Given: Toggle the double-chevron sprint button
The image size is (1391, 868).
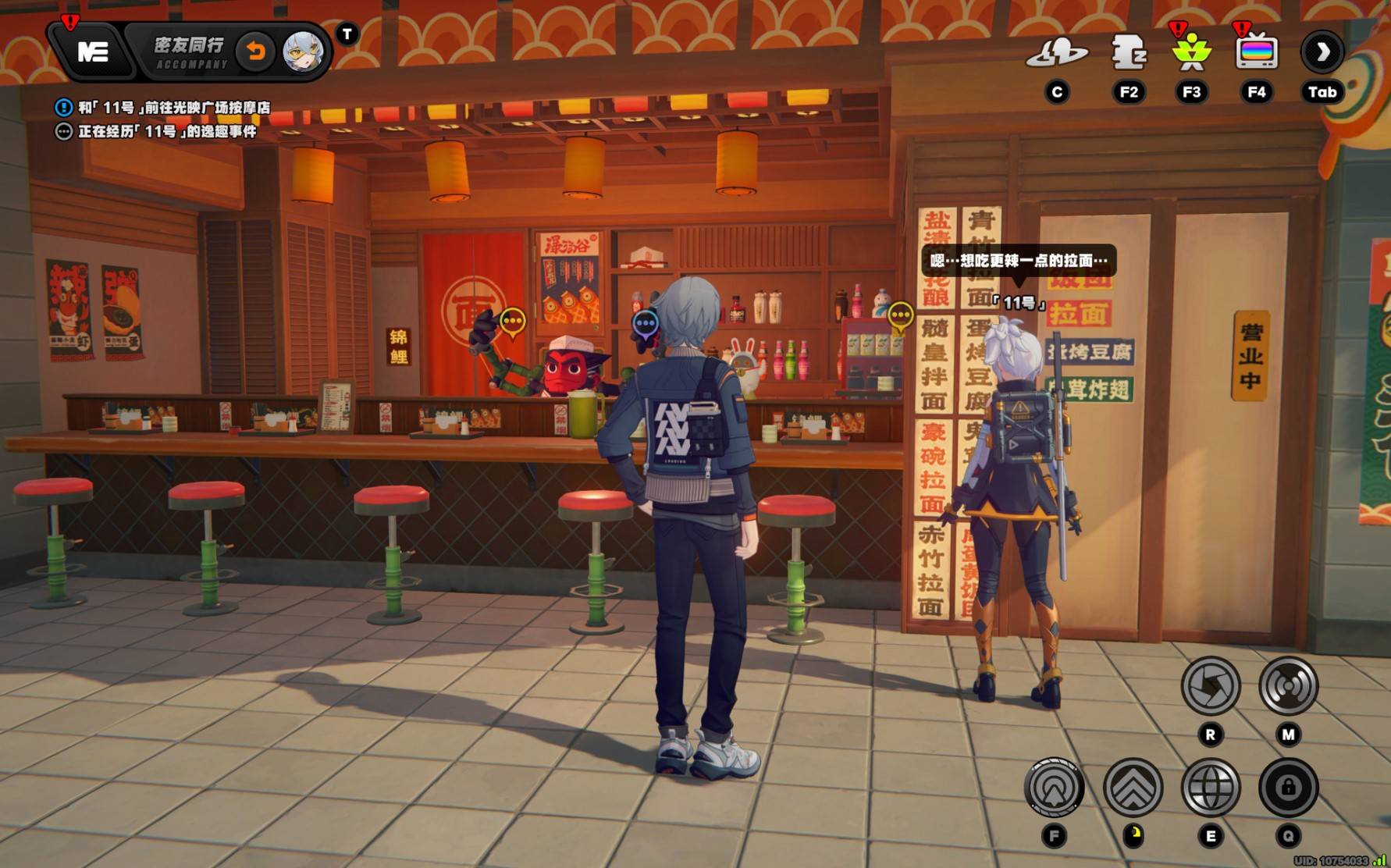Looking at the screenshot, I should coord(1133,788).
